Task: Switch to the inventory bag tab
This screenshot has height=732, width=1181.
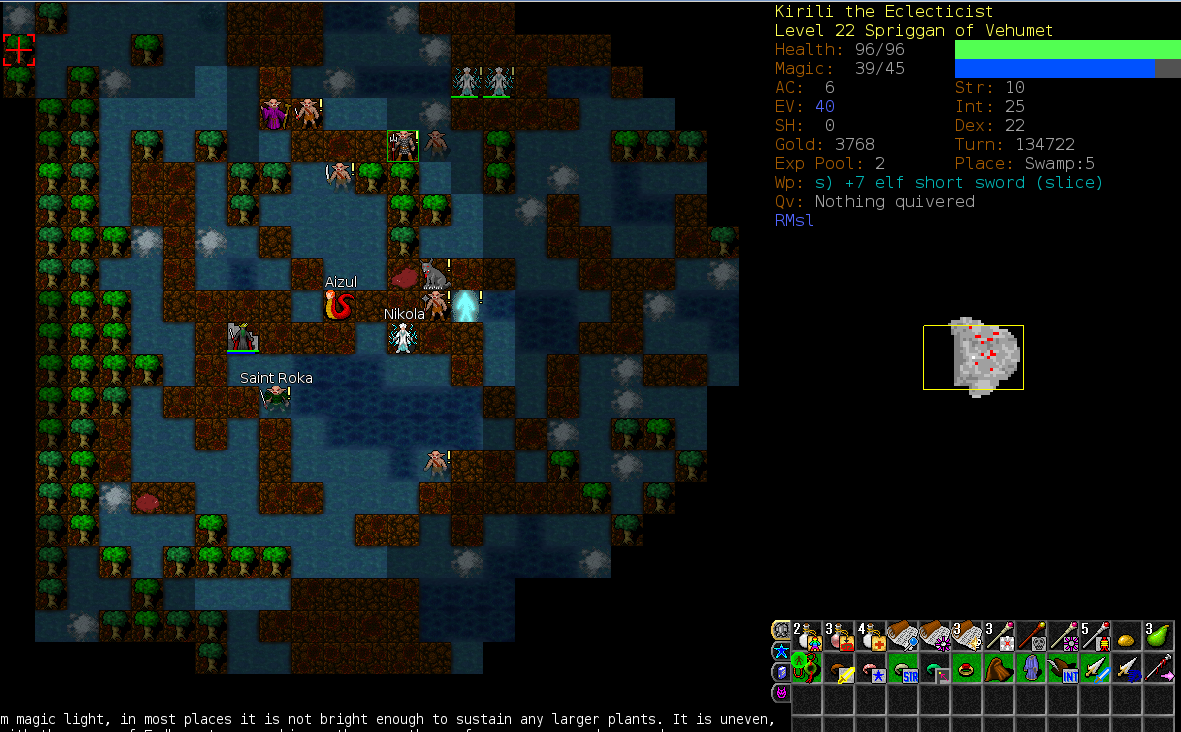Action: 780,630
